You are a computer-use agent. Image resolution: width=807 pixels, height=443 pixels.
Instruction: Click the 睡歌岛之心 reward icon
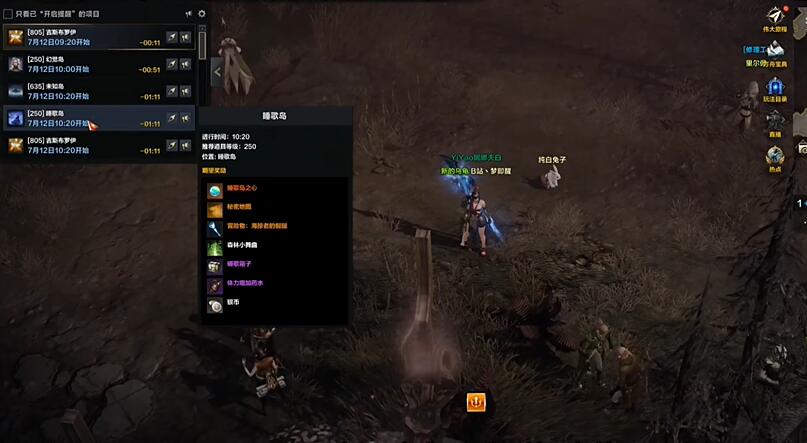coord(214,190)
